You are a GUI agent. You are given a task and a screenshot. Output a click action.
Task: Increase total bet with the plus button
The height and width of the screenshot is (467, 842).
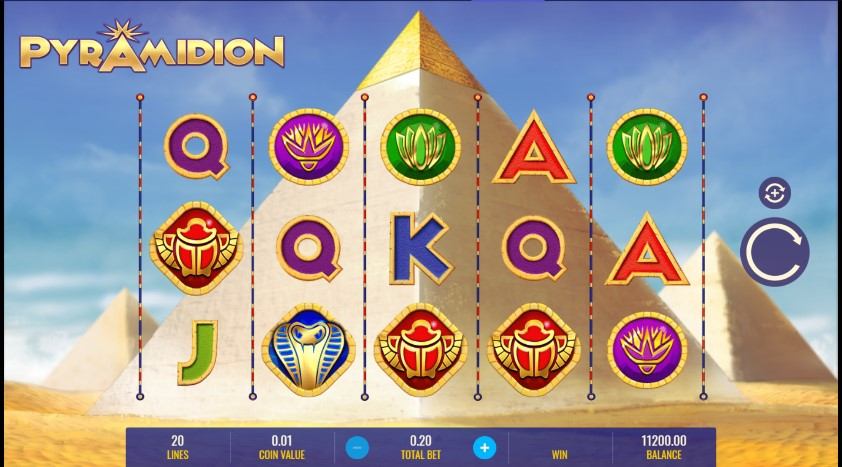pyautogui.click(x=484, y=446)
